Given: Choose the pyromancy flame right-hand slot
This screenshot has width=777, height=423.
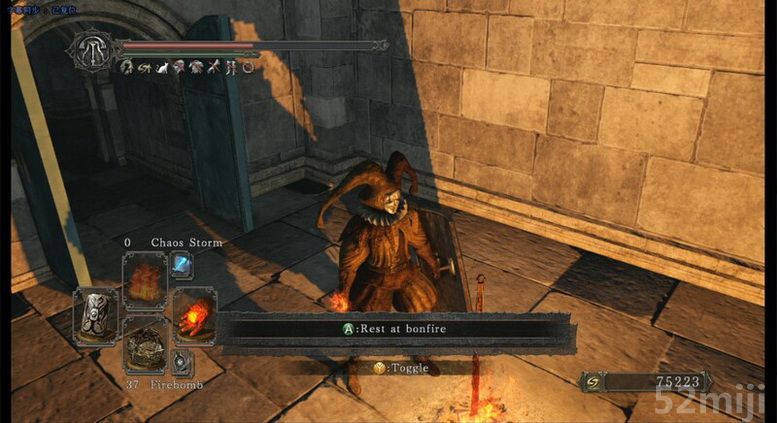Looking at the screenshot, I should click(x=193, y=314).
